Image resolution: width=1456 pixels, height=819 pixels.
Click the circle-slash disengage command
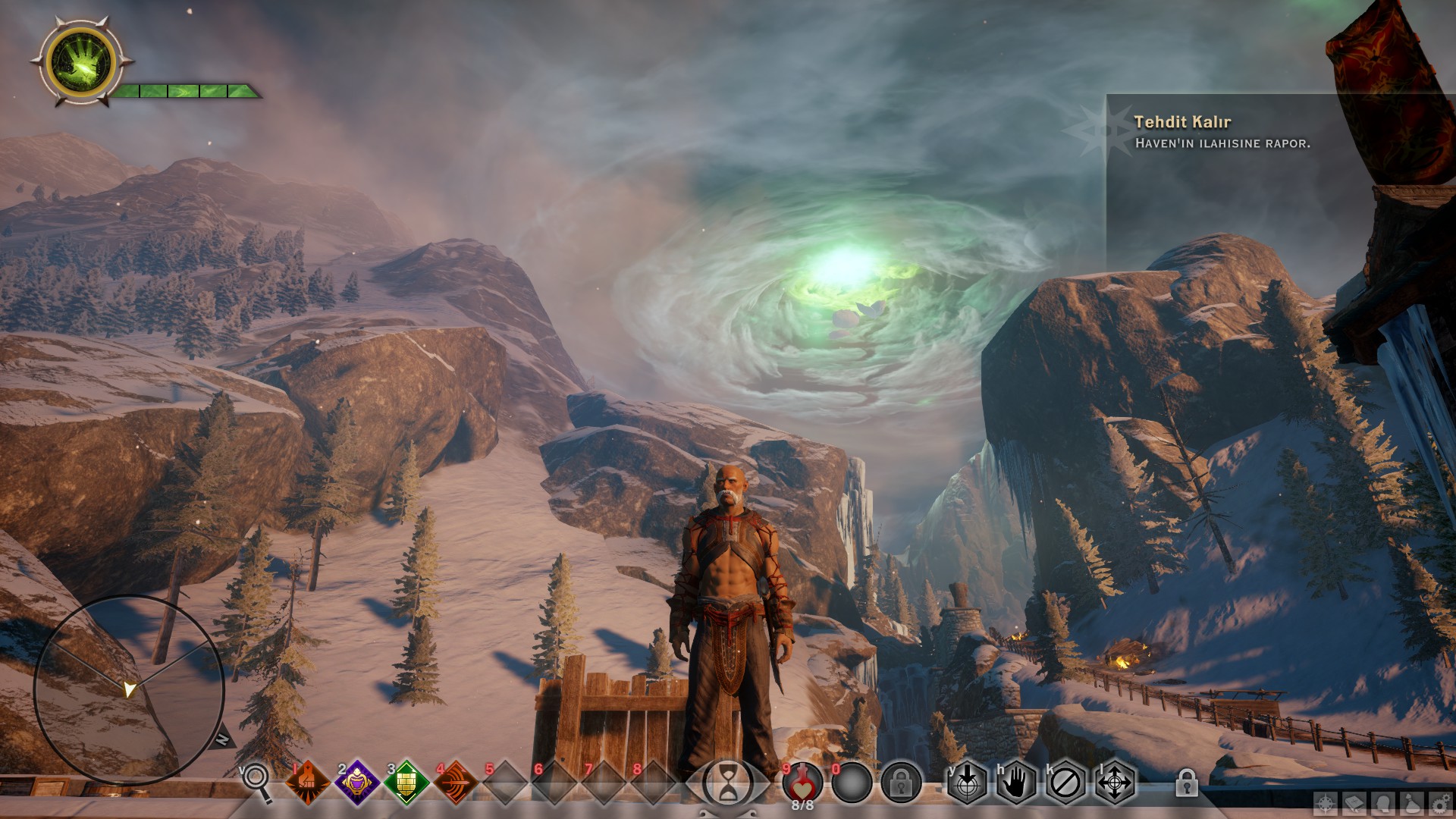1065,783
